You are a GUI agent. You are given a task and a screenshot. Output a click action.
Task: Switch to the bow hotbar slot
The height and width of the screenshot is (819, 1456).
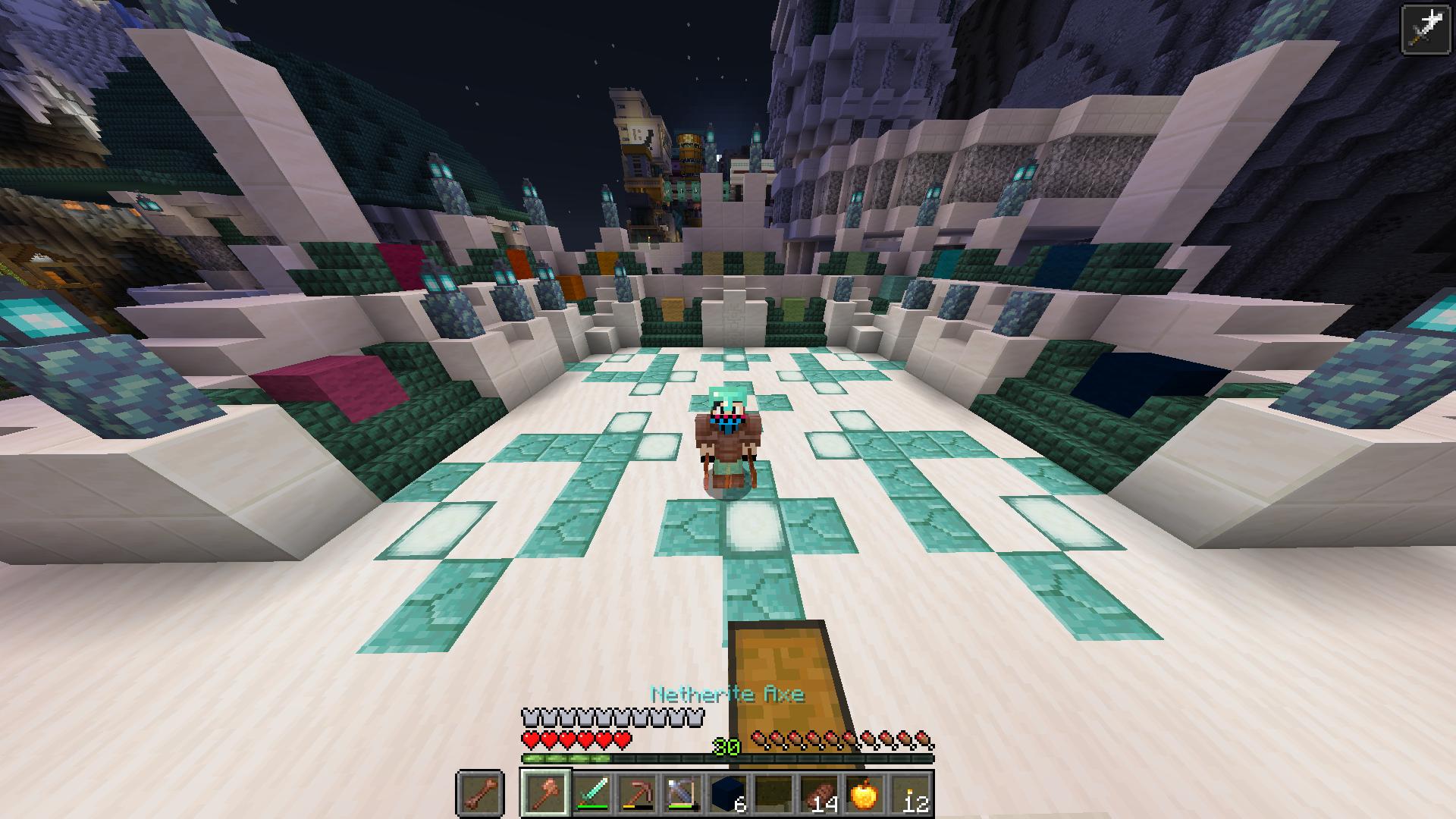681,794
